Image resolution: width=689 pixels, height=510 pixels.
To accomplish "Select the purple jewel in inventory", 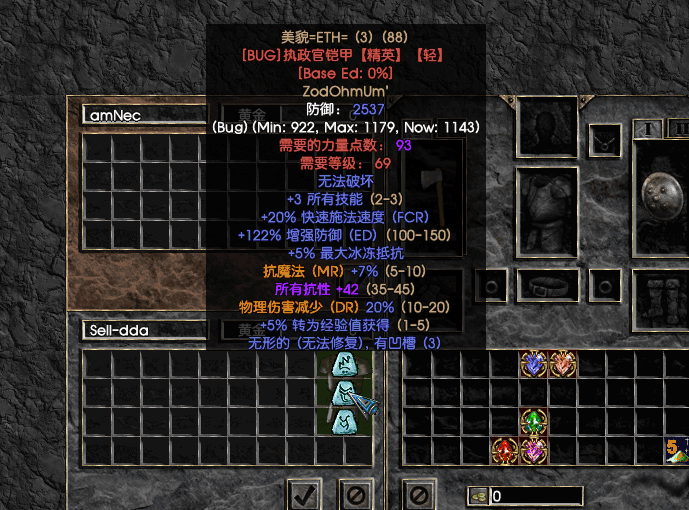I will click(x=534, y=450).
